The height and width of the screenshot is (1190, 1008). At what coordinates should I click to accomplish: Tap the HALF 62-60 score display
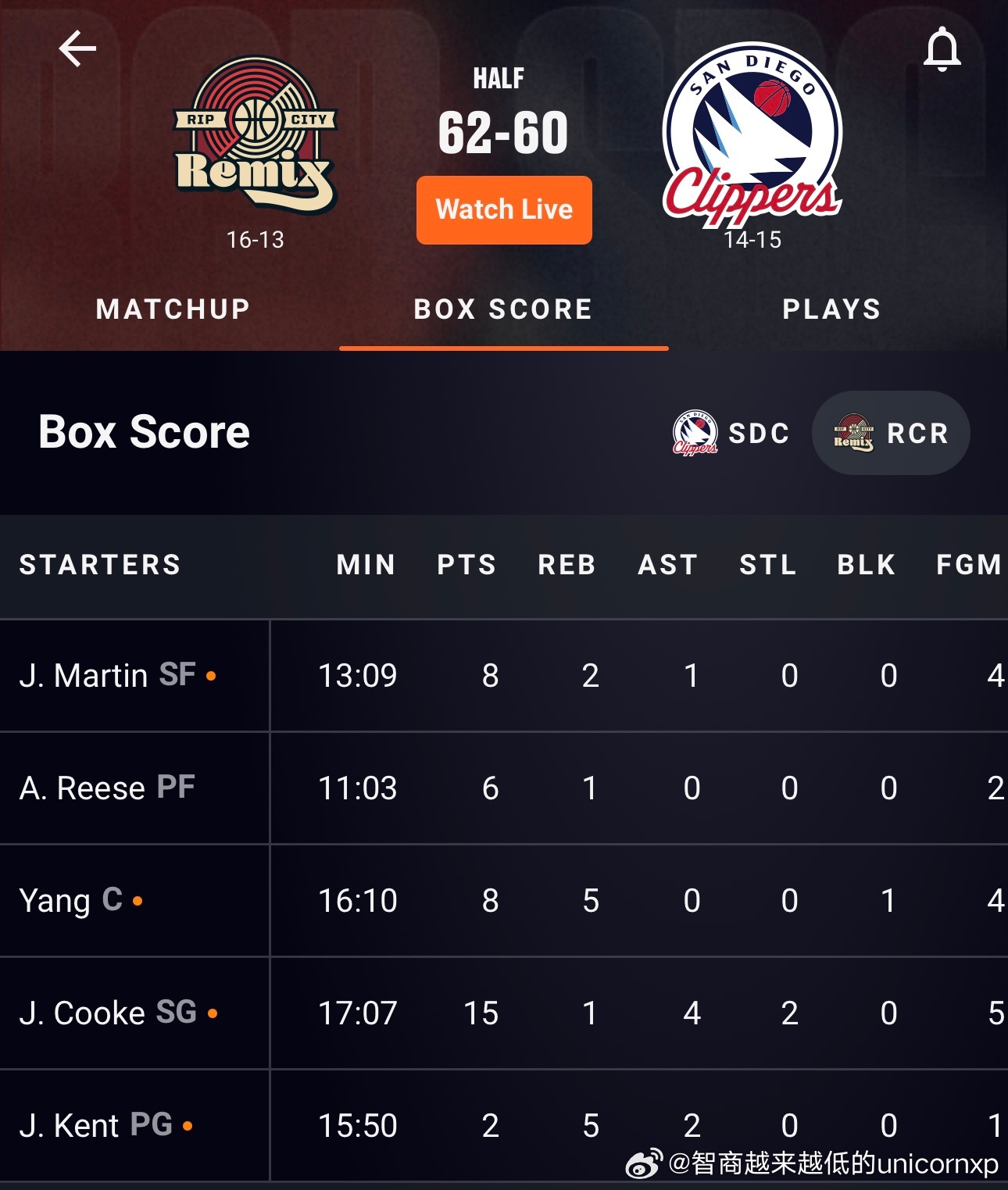[504, 131]
